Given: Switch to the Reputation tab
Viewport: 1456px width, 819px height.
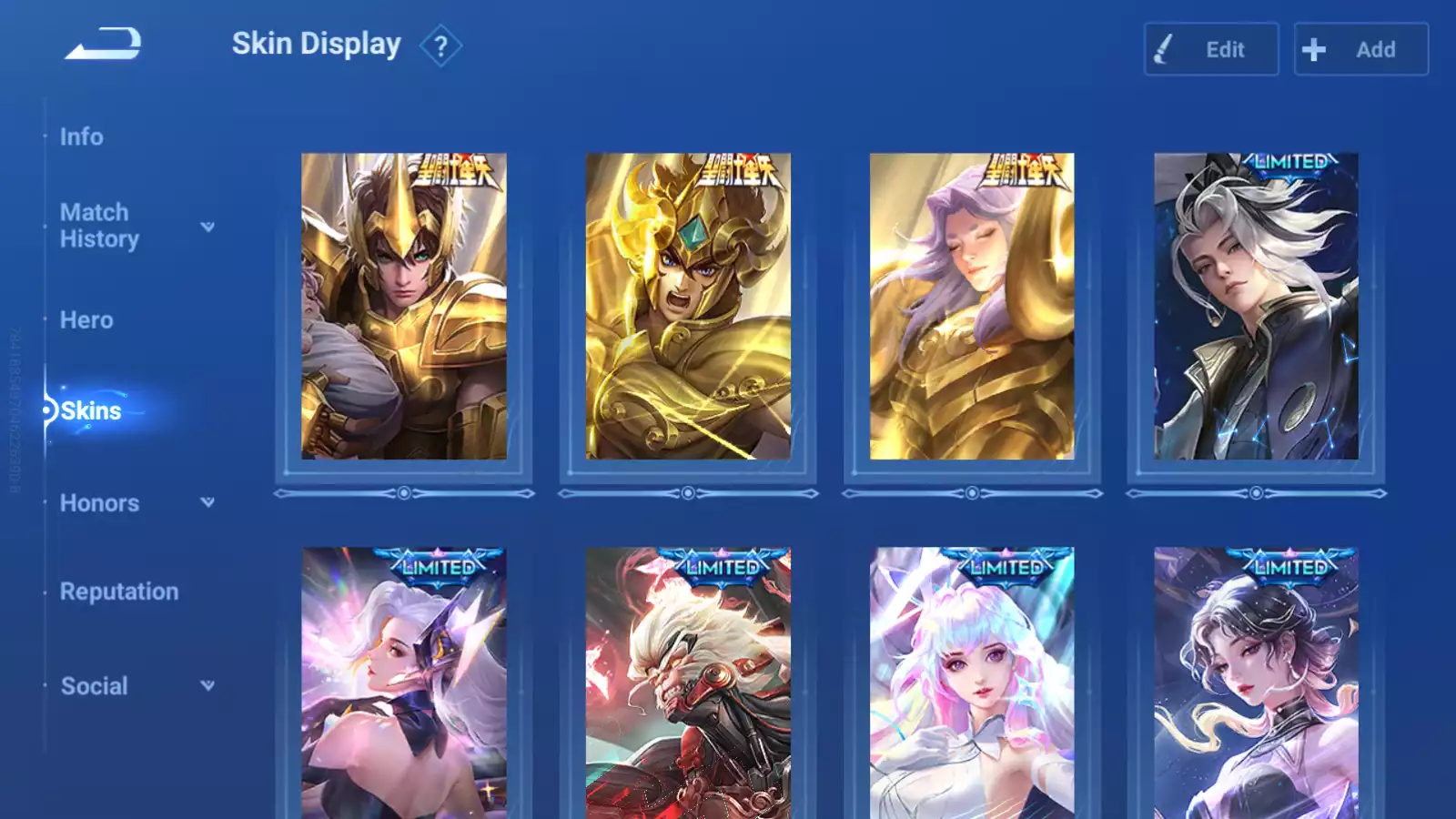Looking at the screenshot, I should click(x=119, y=591).
